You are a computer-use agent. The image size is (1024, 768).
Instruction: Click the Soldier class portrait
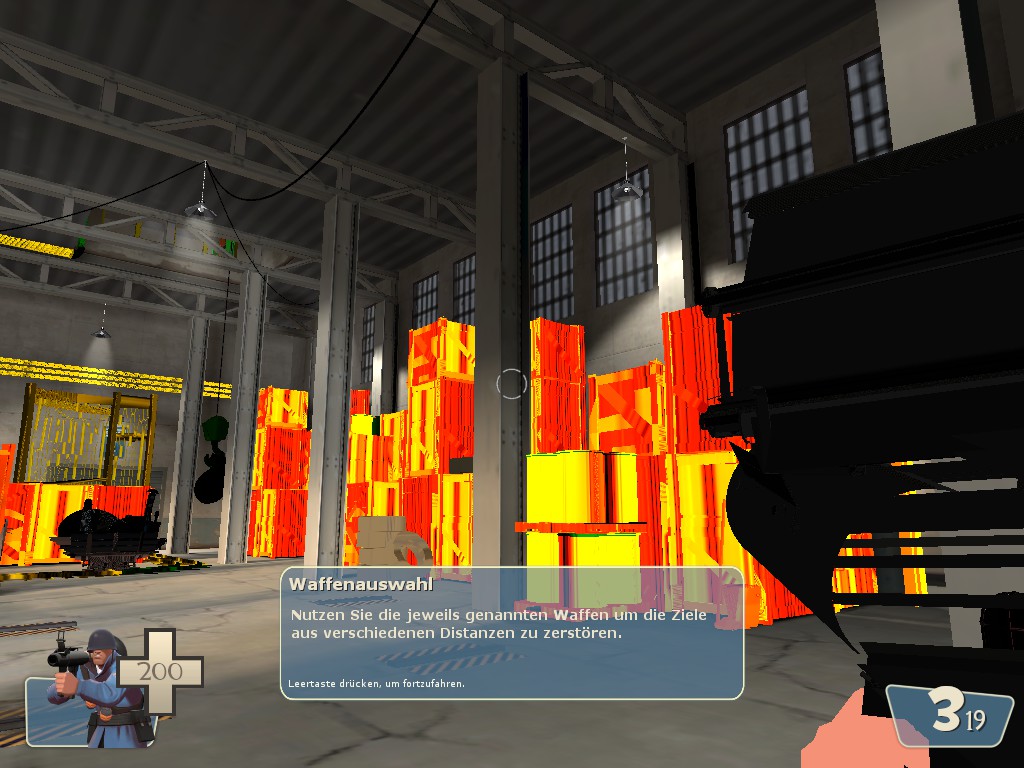pos(93,688)
